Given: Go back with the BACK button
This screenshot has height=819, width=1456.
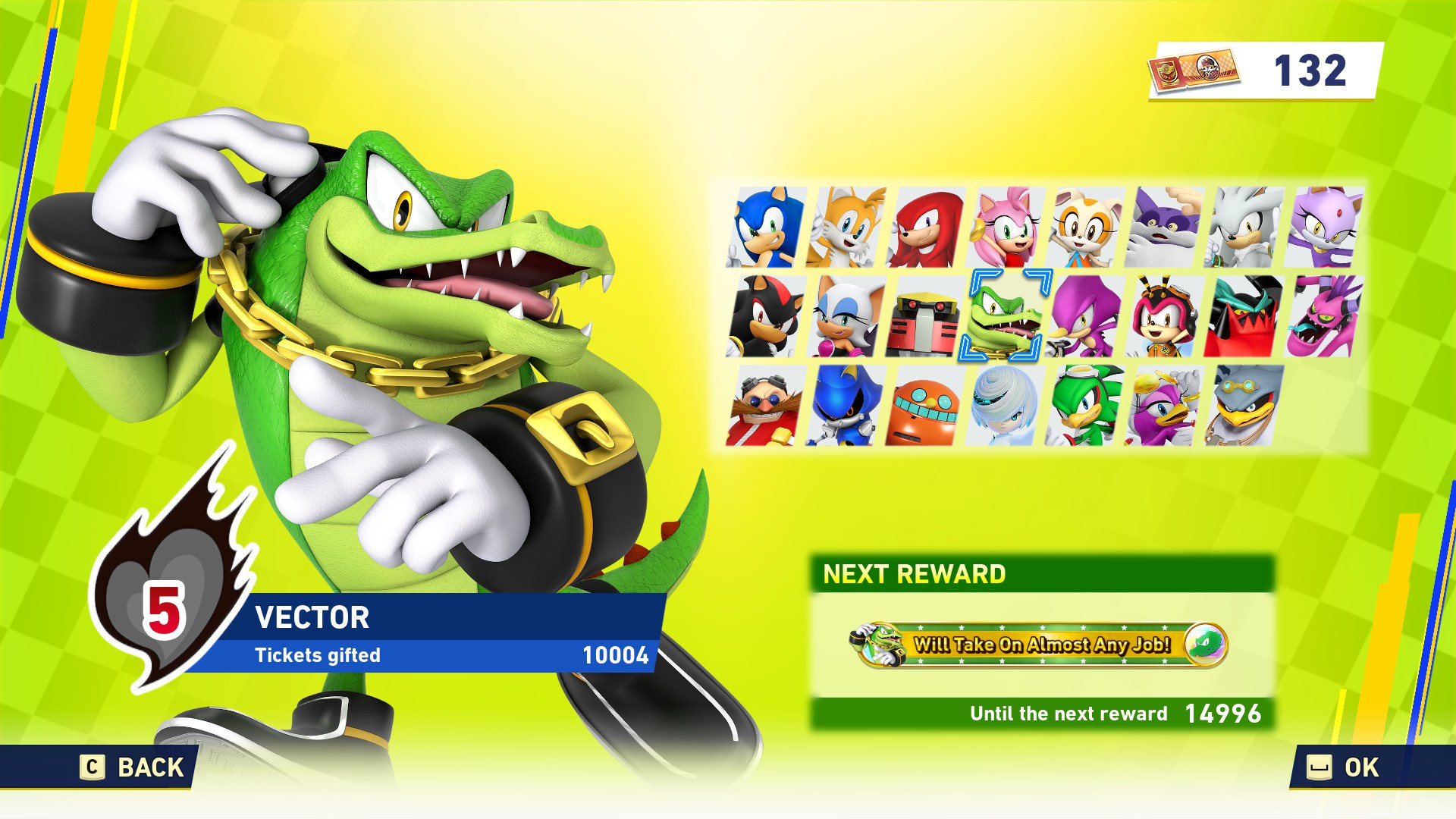Looking at the screenshot, I should 133,767.
